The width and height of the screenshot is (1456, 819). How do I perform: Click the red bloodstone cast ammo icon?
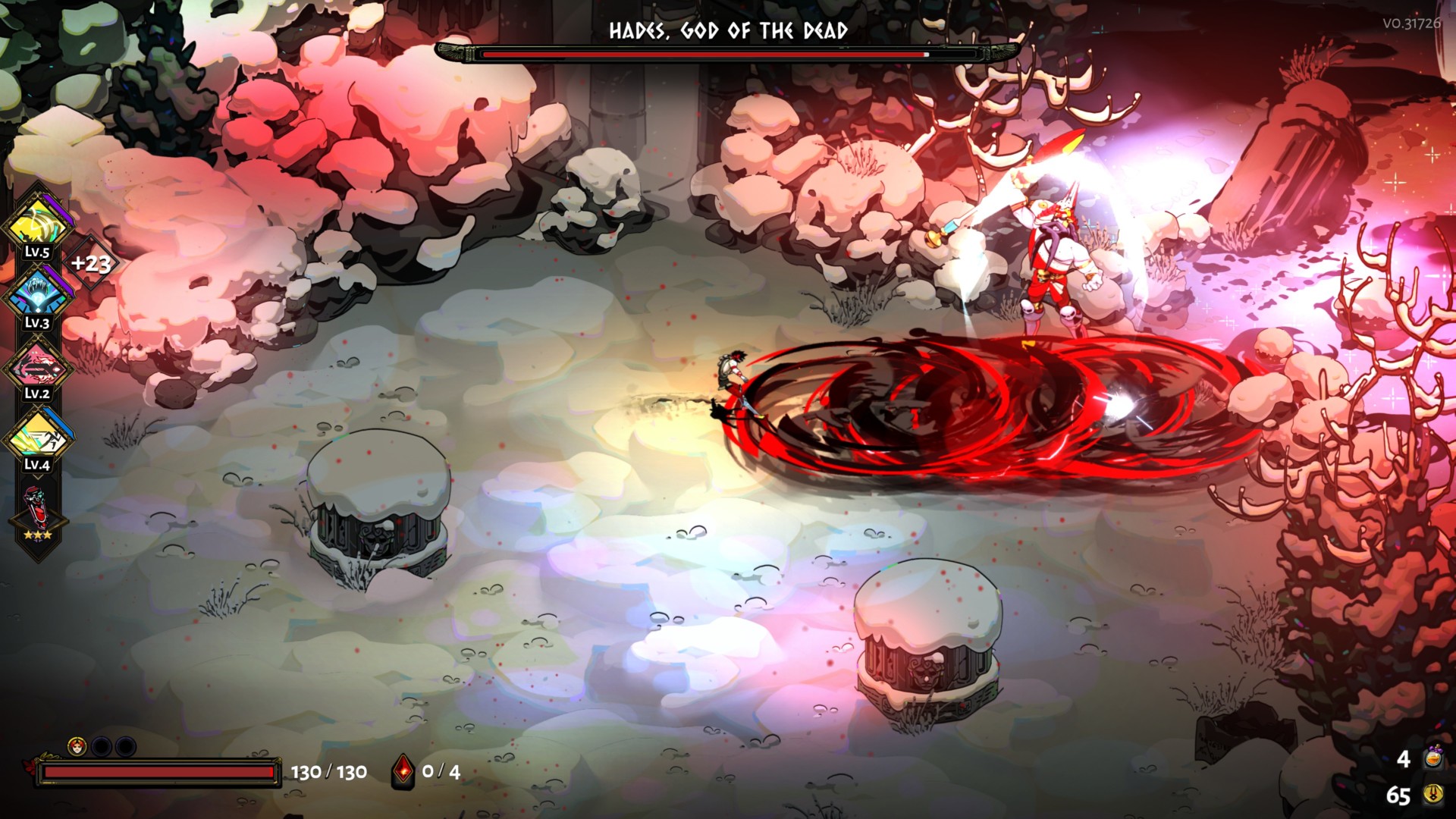click(x=403, y=772)
